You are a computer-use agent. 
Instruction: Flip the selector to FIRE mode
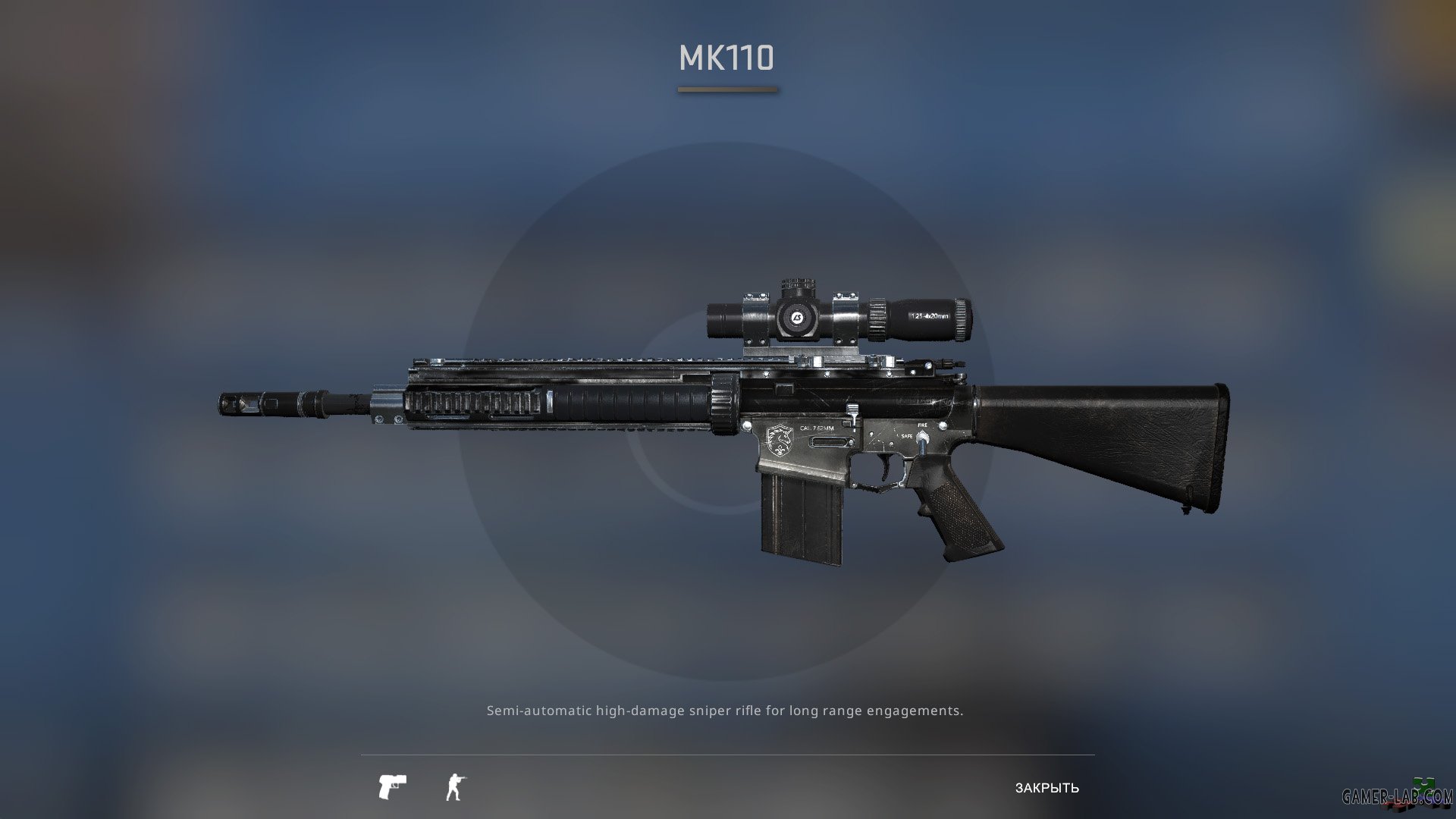pyautogui.click(x=922, y=425)
